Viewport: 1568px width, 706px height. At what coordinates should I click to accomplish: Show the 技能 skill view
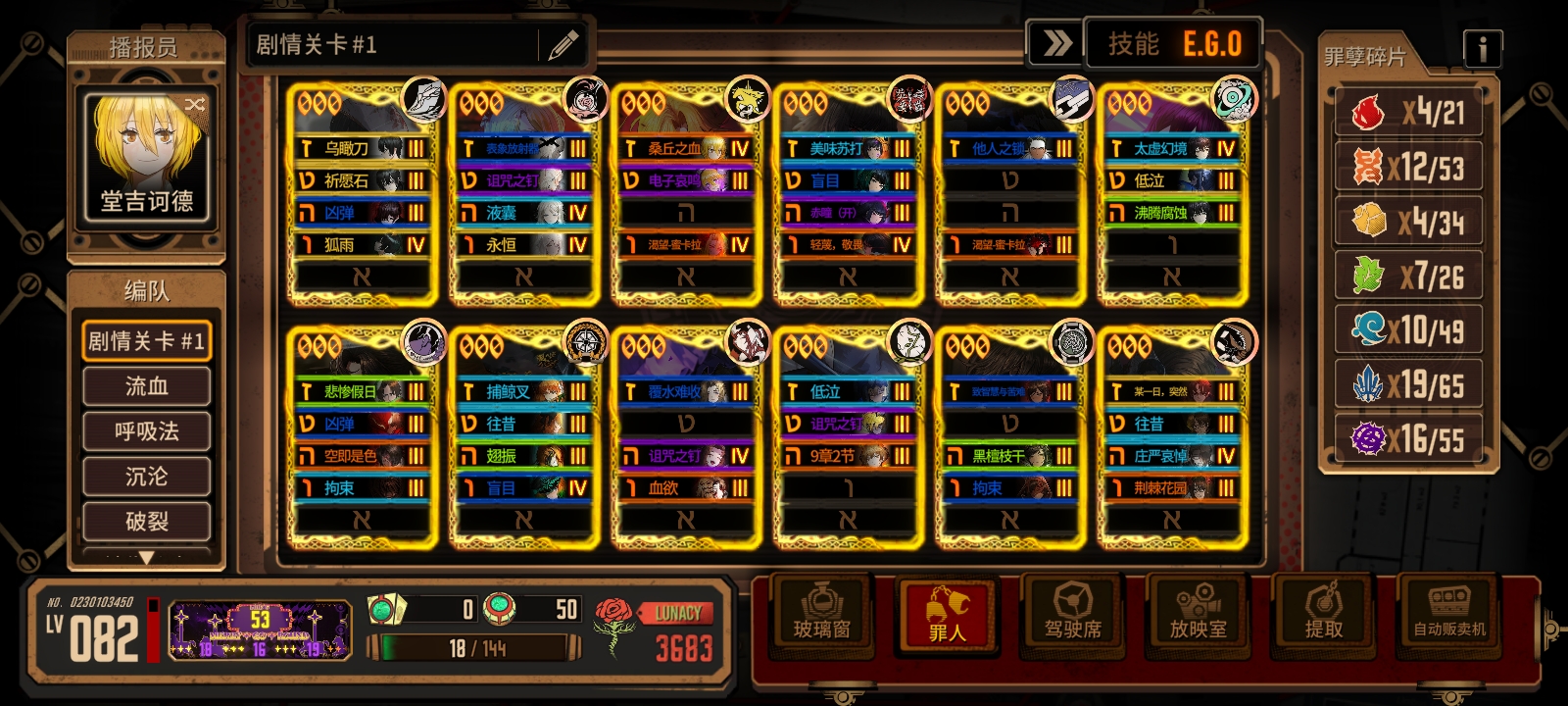(1133, 44)
